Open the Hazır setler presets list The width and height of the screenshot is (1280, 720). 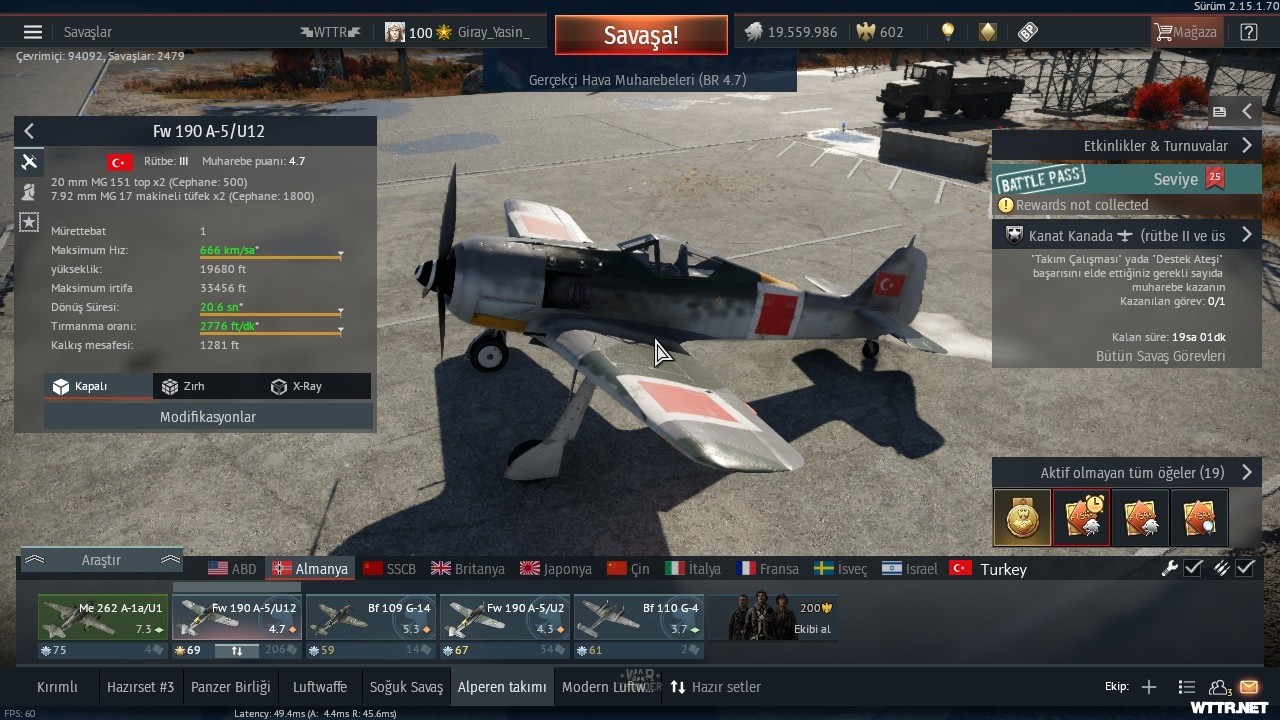[x=715, y=687]
